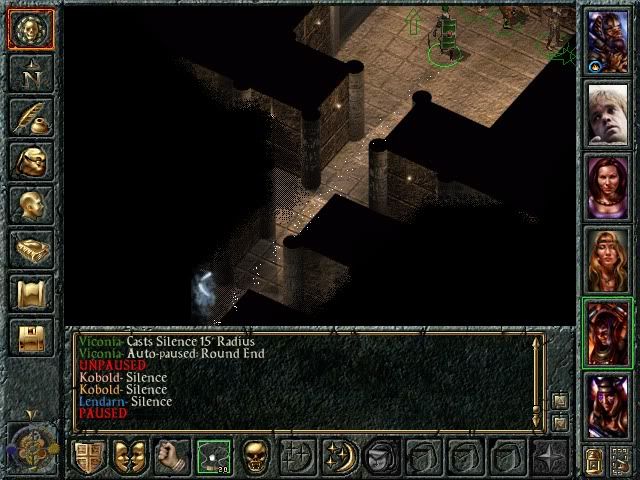Activate the shield Guard action

point(88,456)
